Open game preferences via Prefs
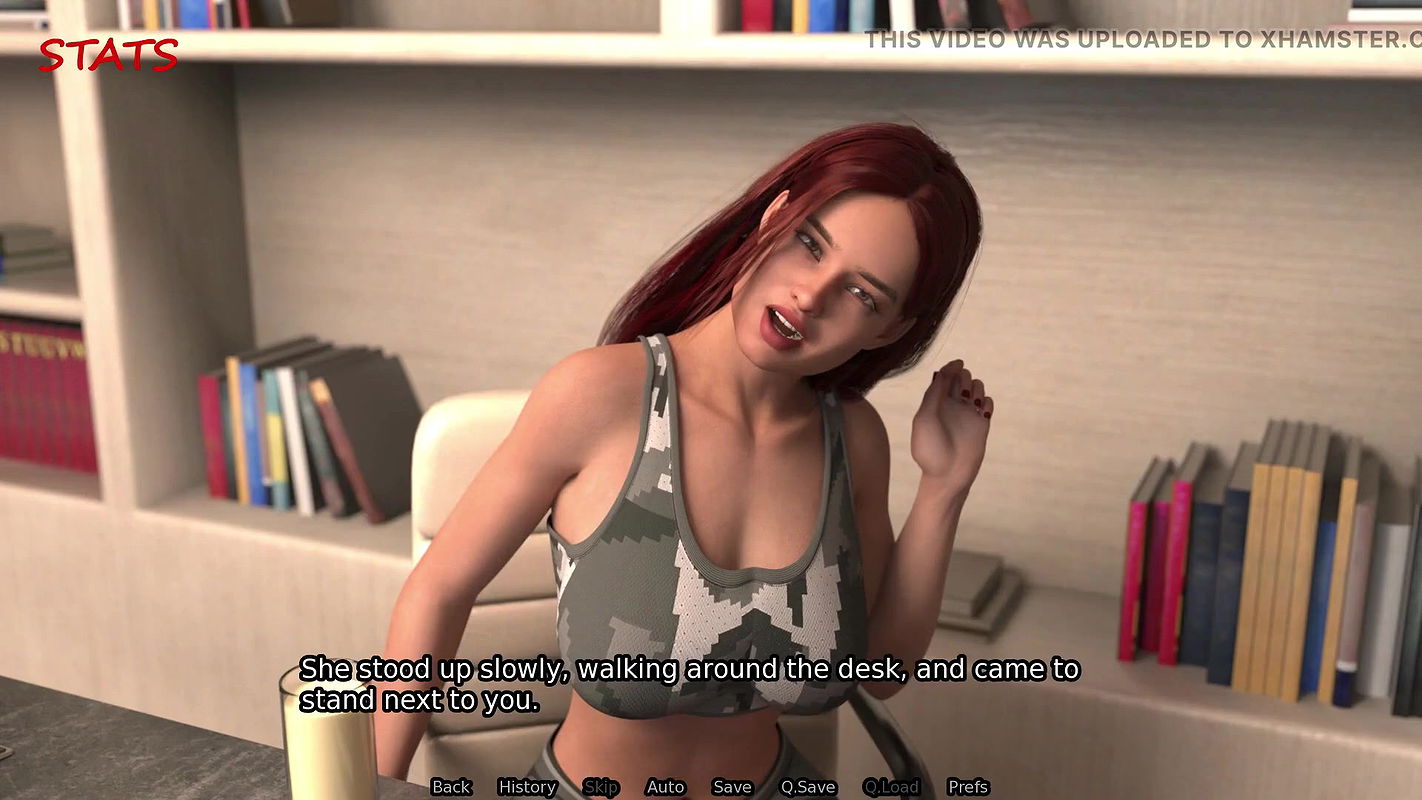Screen dimensions: 1422x800 click(969, 787)
